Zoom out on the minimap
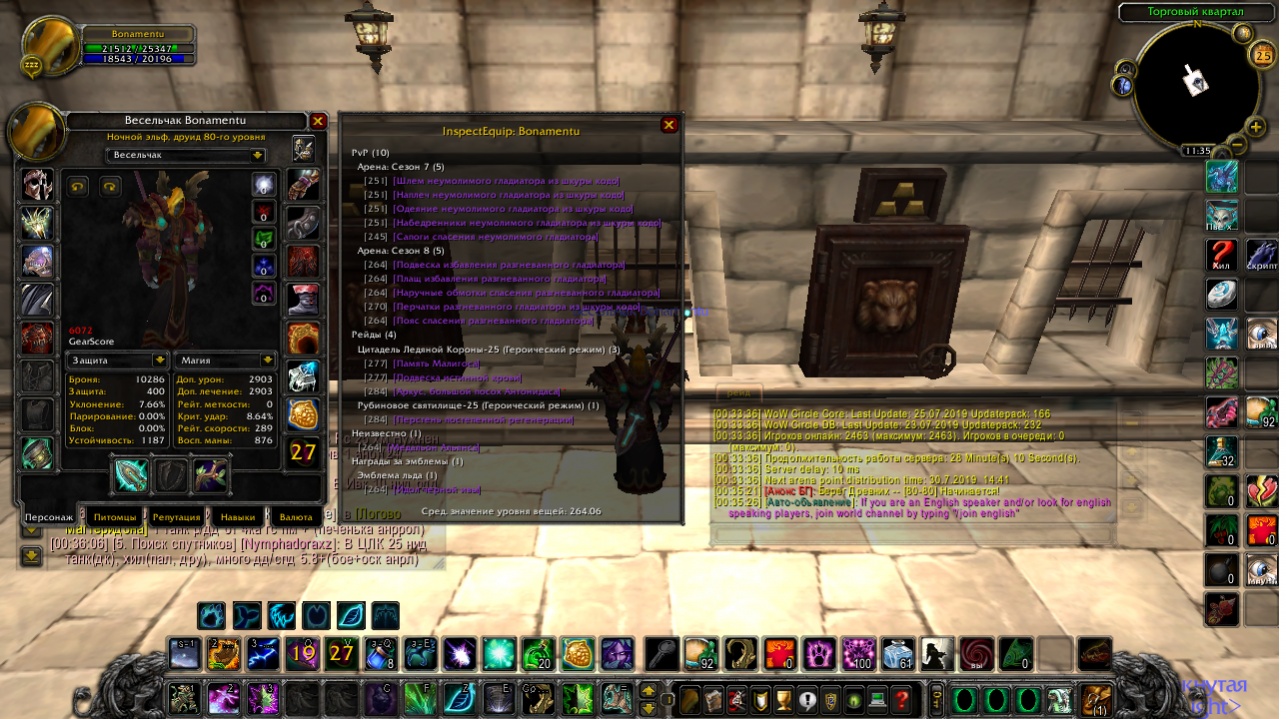The width and height of the screenshot is (1286, 719). click(1237, 144)
